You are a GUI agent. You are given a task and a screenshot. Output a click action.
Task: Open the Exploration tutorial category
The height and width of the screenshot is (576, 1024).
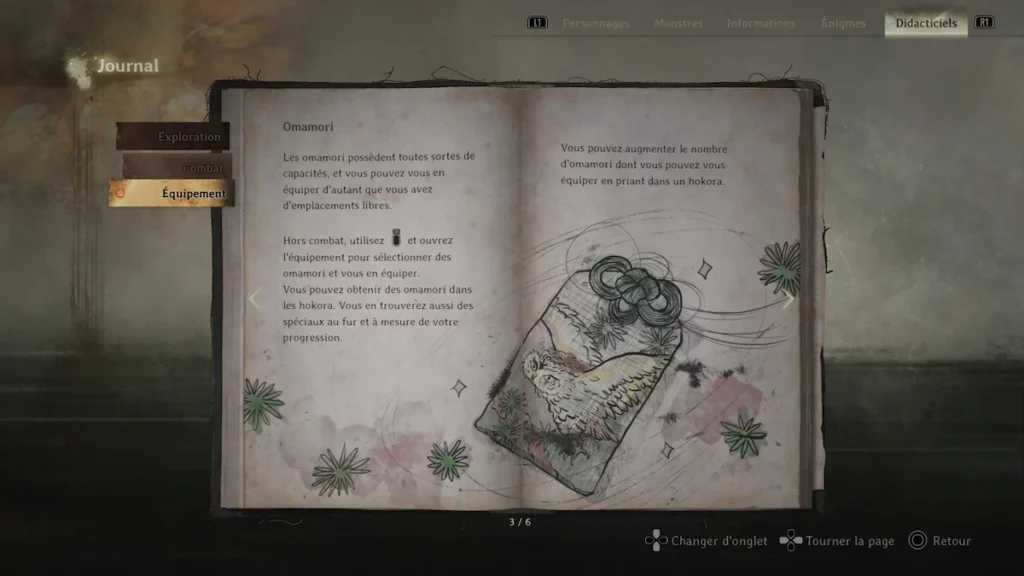pyautogui.click(x=174, y=137)
